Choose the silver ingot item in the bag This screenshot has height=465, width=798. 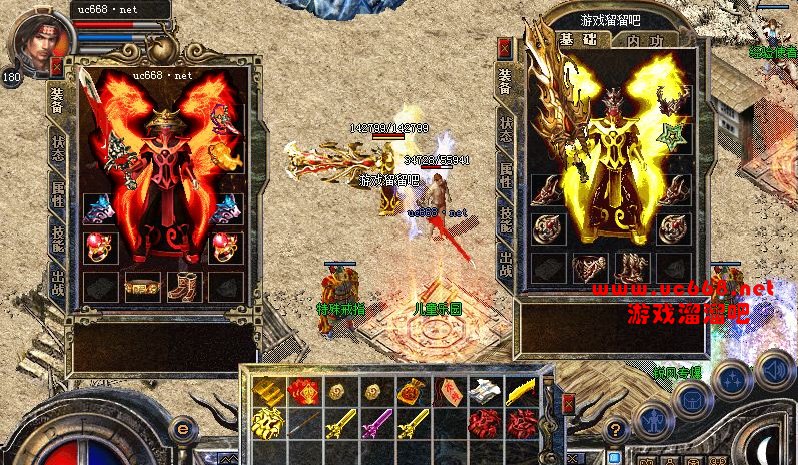[x=483, y=391]
